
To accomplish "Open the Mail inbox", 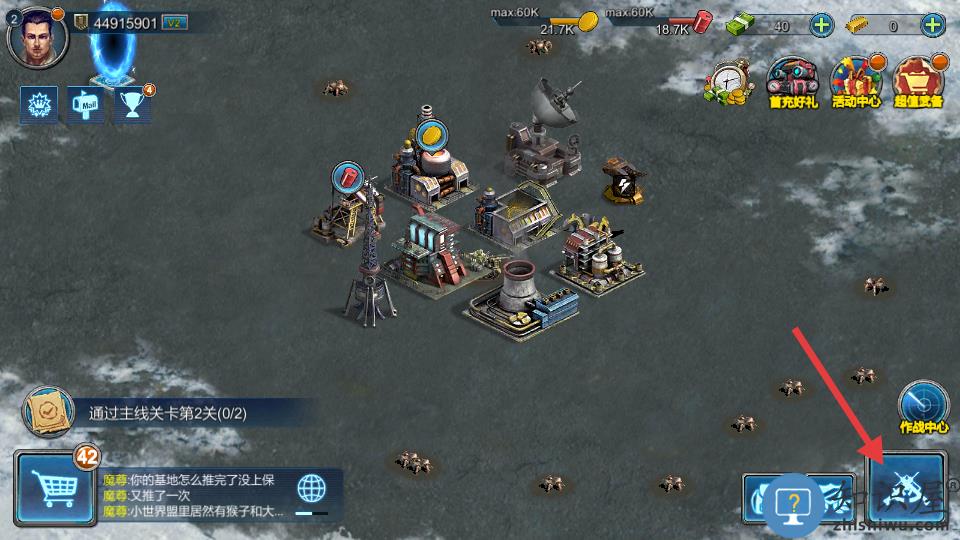I will [86, 104].
